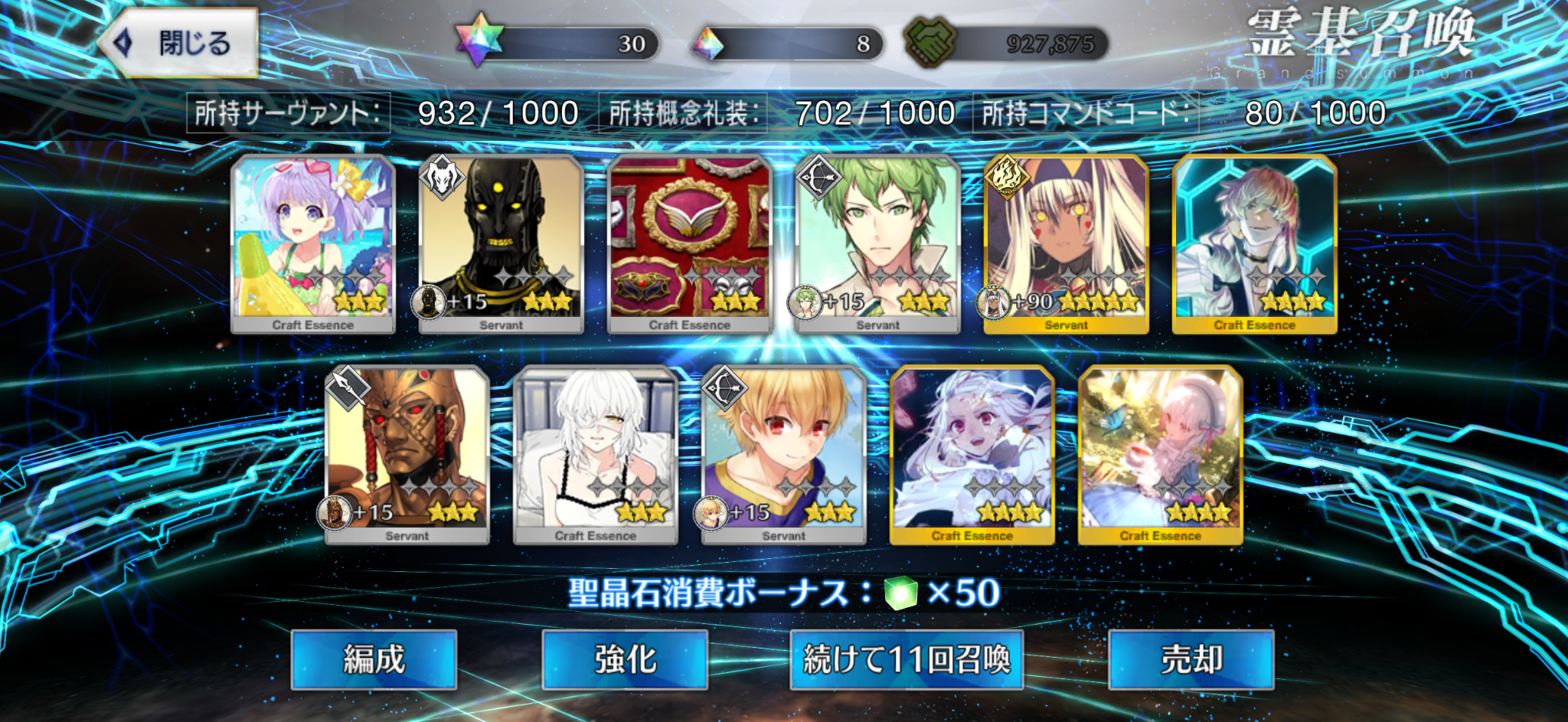This screenshot has height=722, width=1568.
Task: Pick the pink-haired tea party craft essence
Action: coord(1161,455)
